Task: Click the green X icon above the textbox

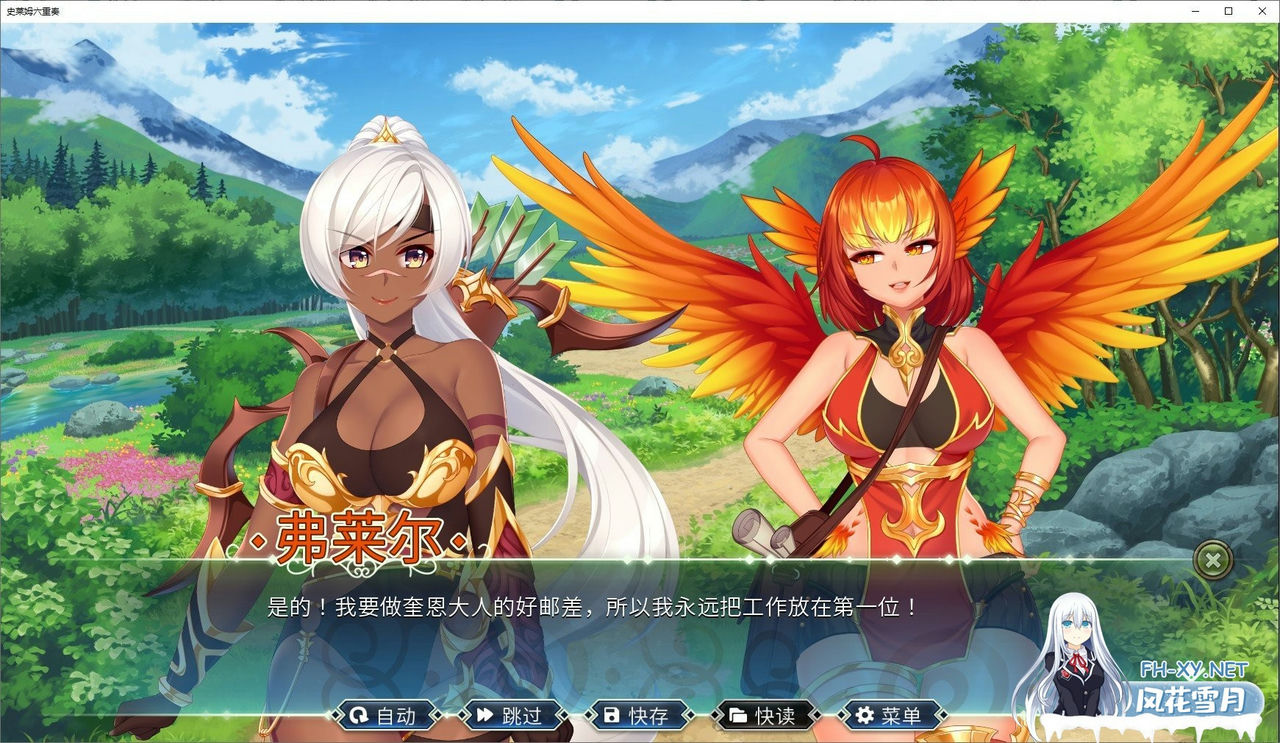Action: (1213, 560)
